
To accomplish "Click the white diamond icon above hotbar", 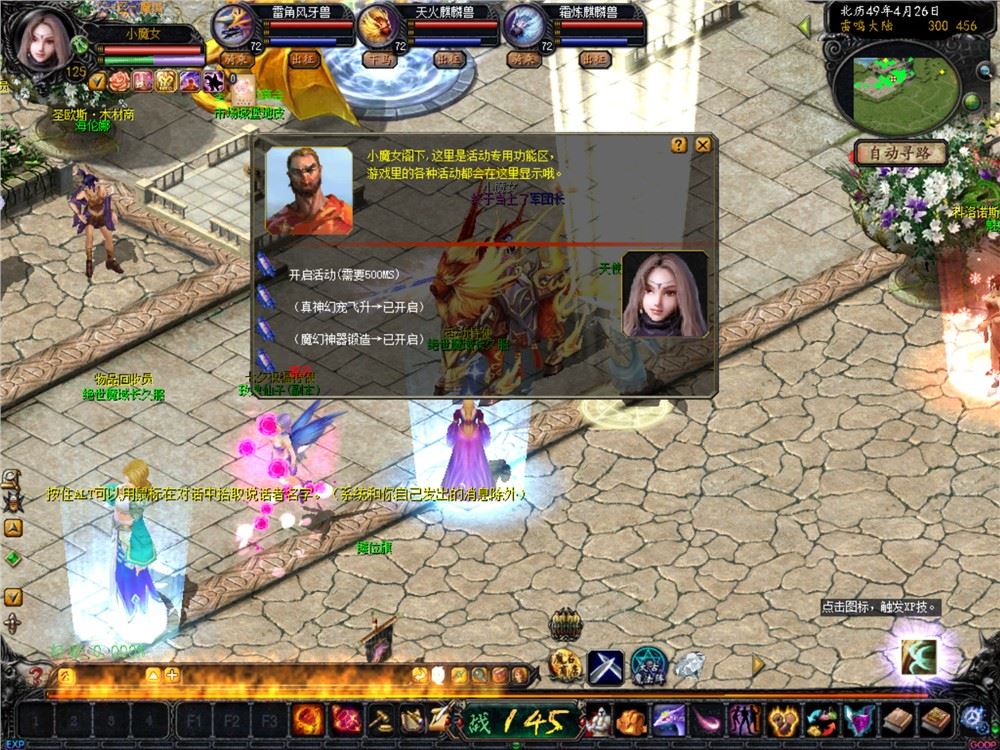I will pos(687,663).
